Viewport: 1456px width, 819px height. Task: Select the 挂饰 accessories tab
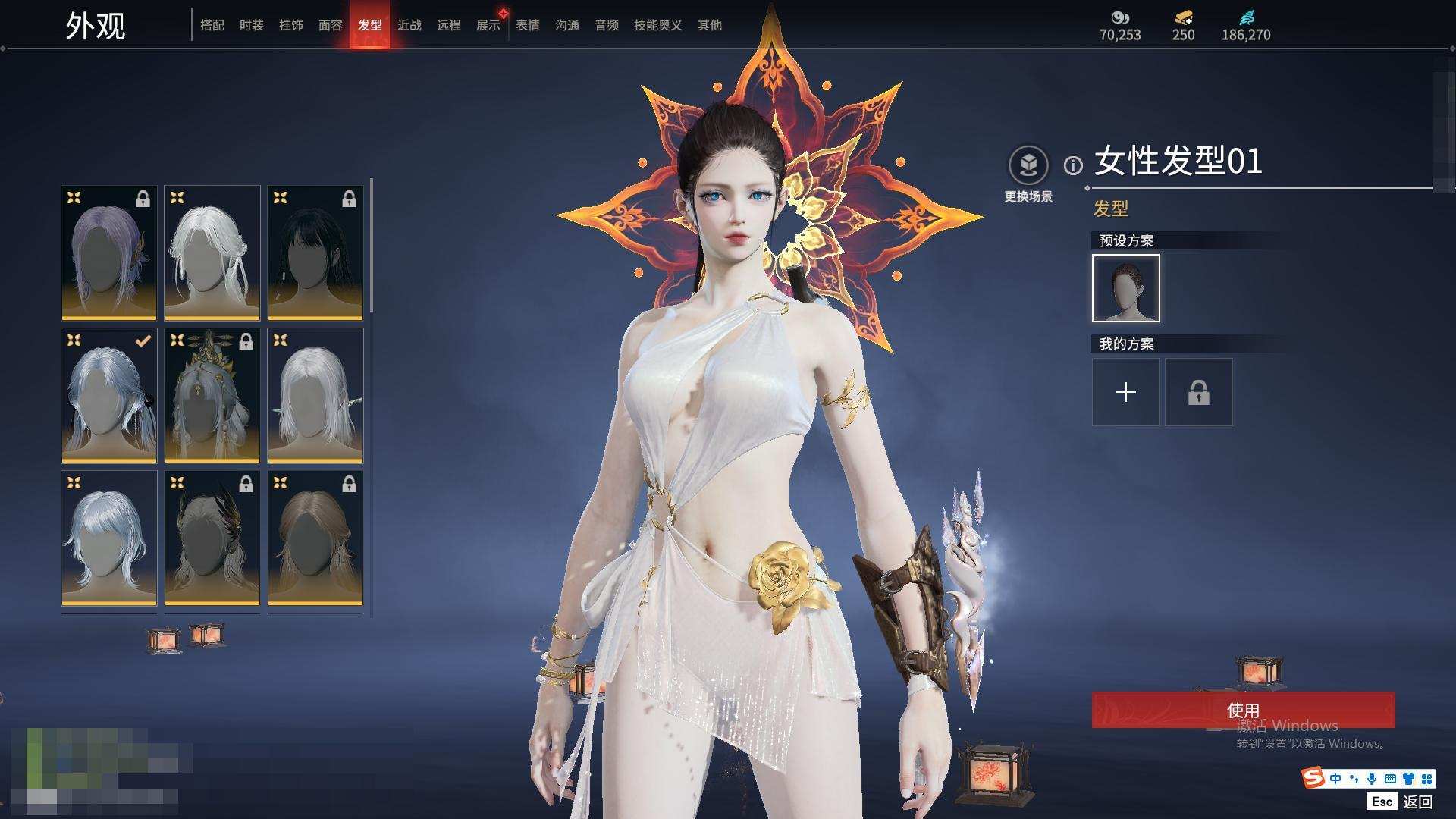point(291,25)
